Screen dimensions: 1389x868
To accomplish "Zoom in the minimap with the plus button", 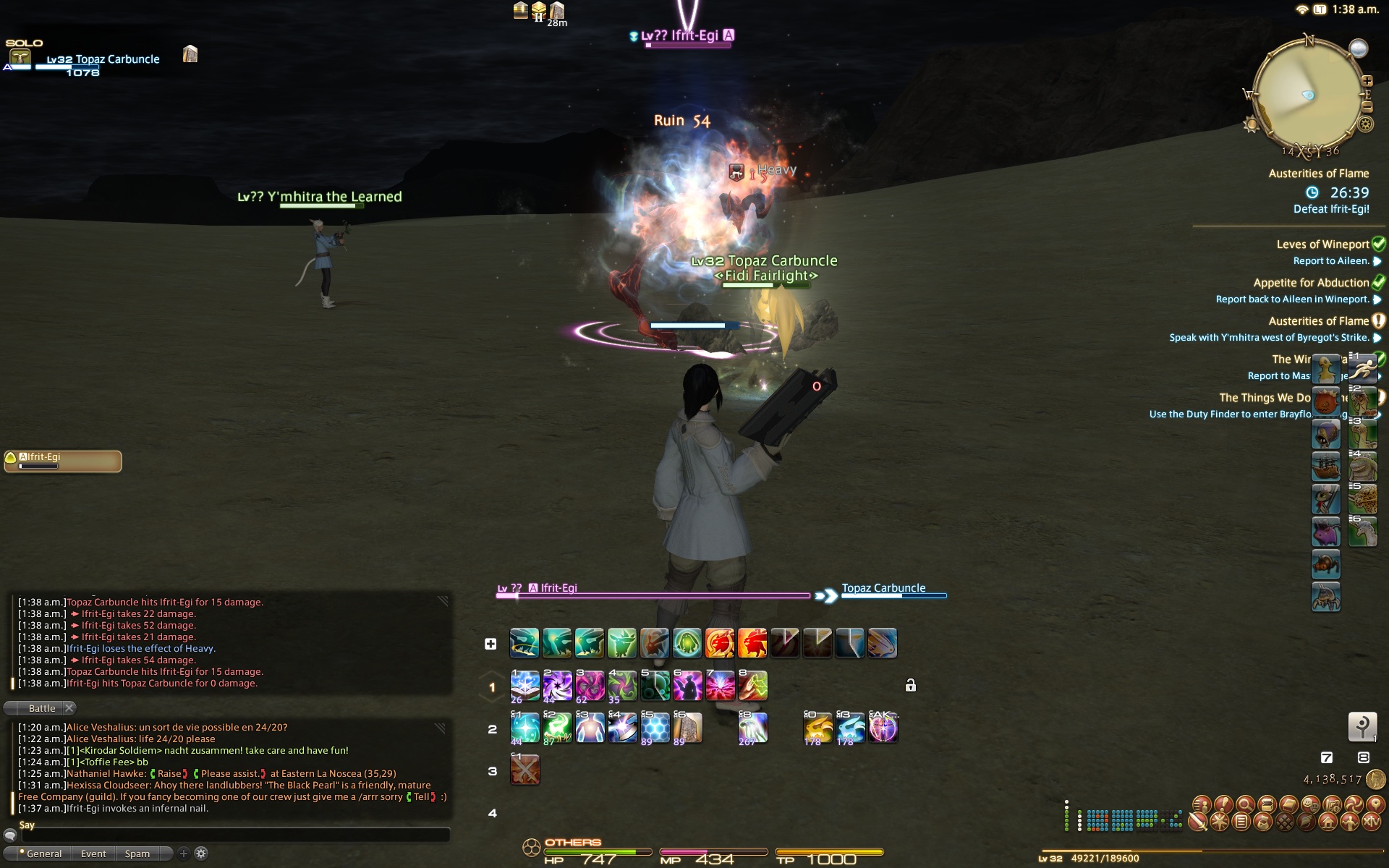I will coord(1367,81).
